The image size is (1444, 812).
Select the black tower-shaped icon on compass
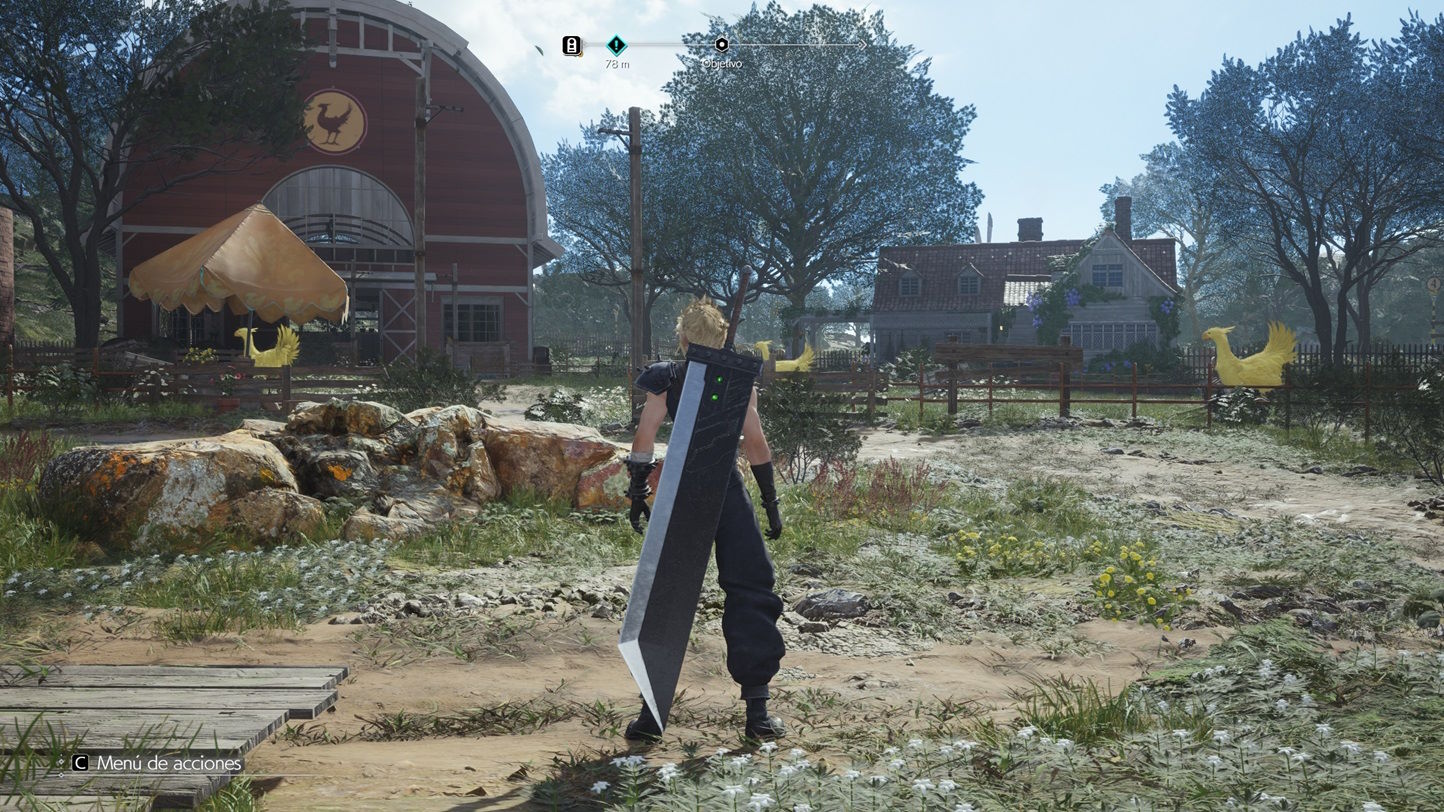point(572,45)
